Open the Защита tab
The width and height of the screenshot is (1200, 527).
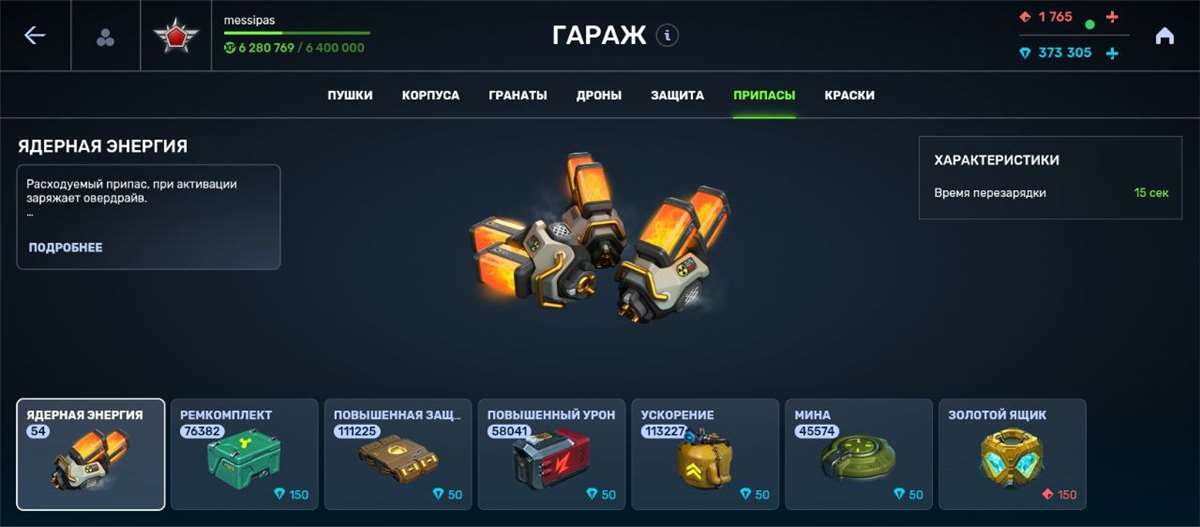click(678, 96)
